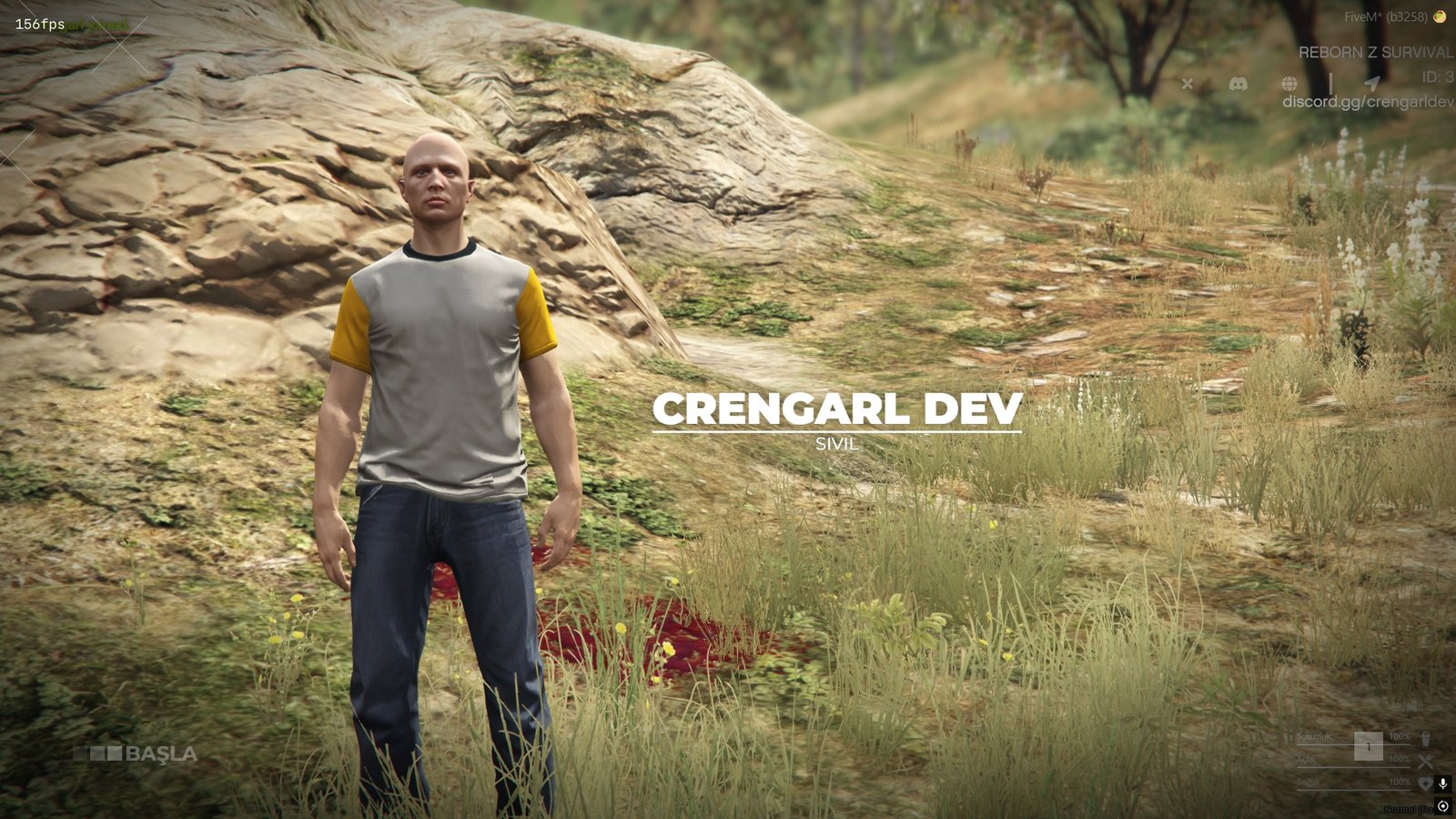
Task: Click the compass icon in the bottom-right corner
Action: pyautogui.click(x=1443, y=806)
